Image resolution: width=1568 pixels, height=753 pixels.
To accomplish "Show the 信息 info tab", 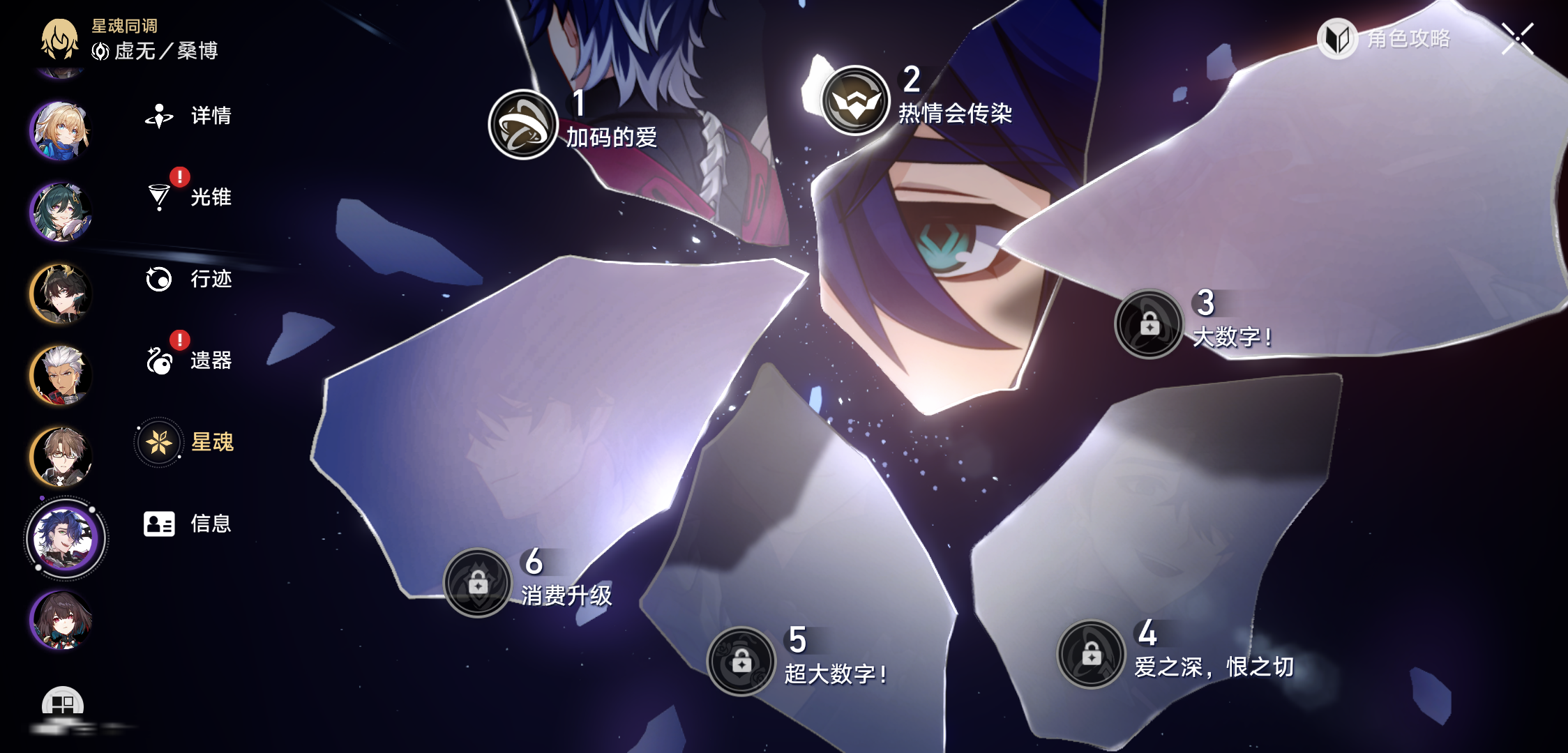I will point(187,524).
